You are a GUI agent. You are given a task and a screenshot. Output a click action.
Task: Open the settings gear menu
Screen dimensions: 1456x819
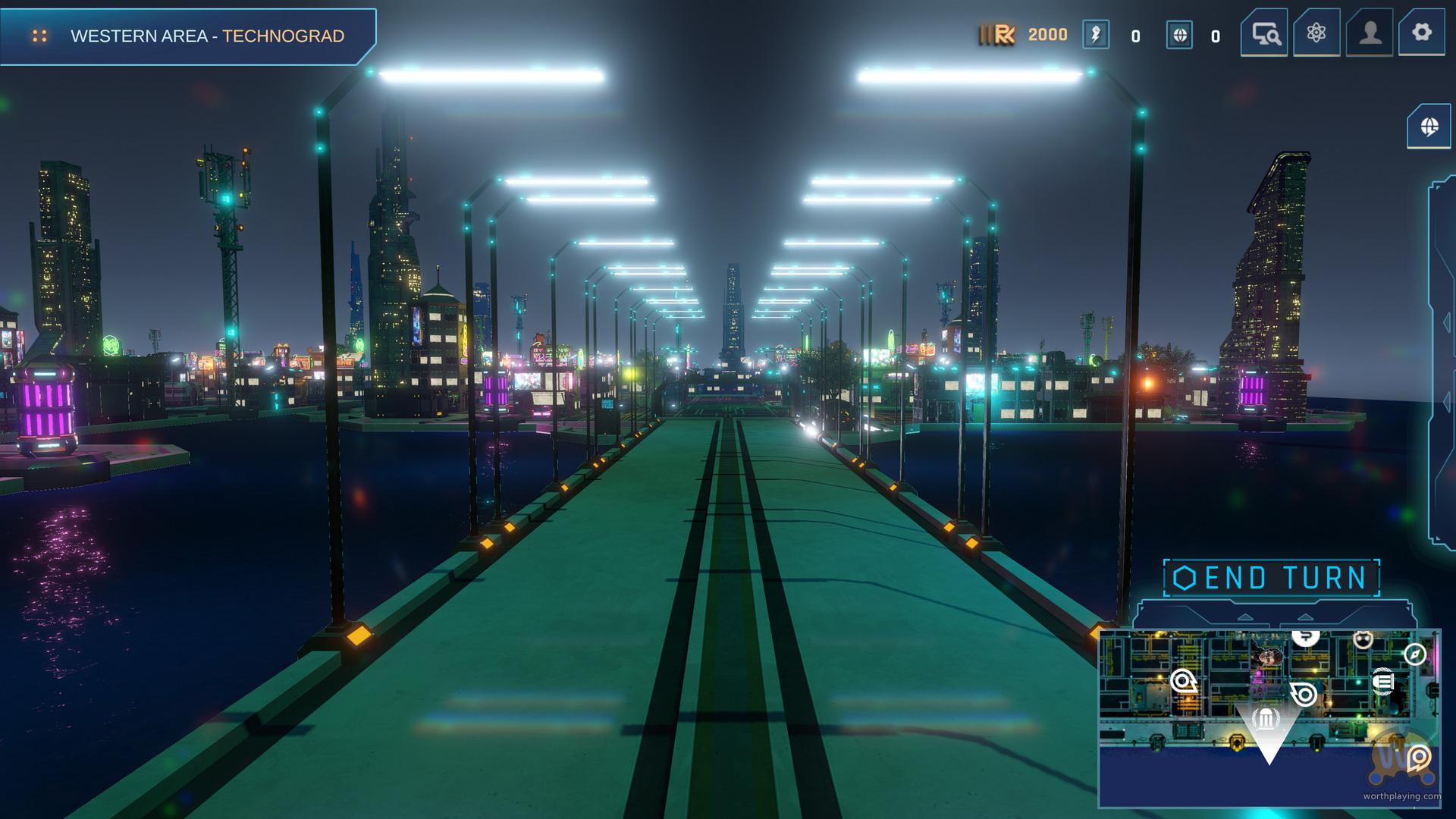[x=1422, y=33]
